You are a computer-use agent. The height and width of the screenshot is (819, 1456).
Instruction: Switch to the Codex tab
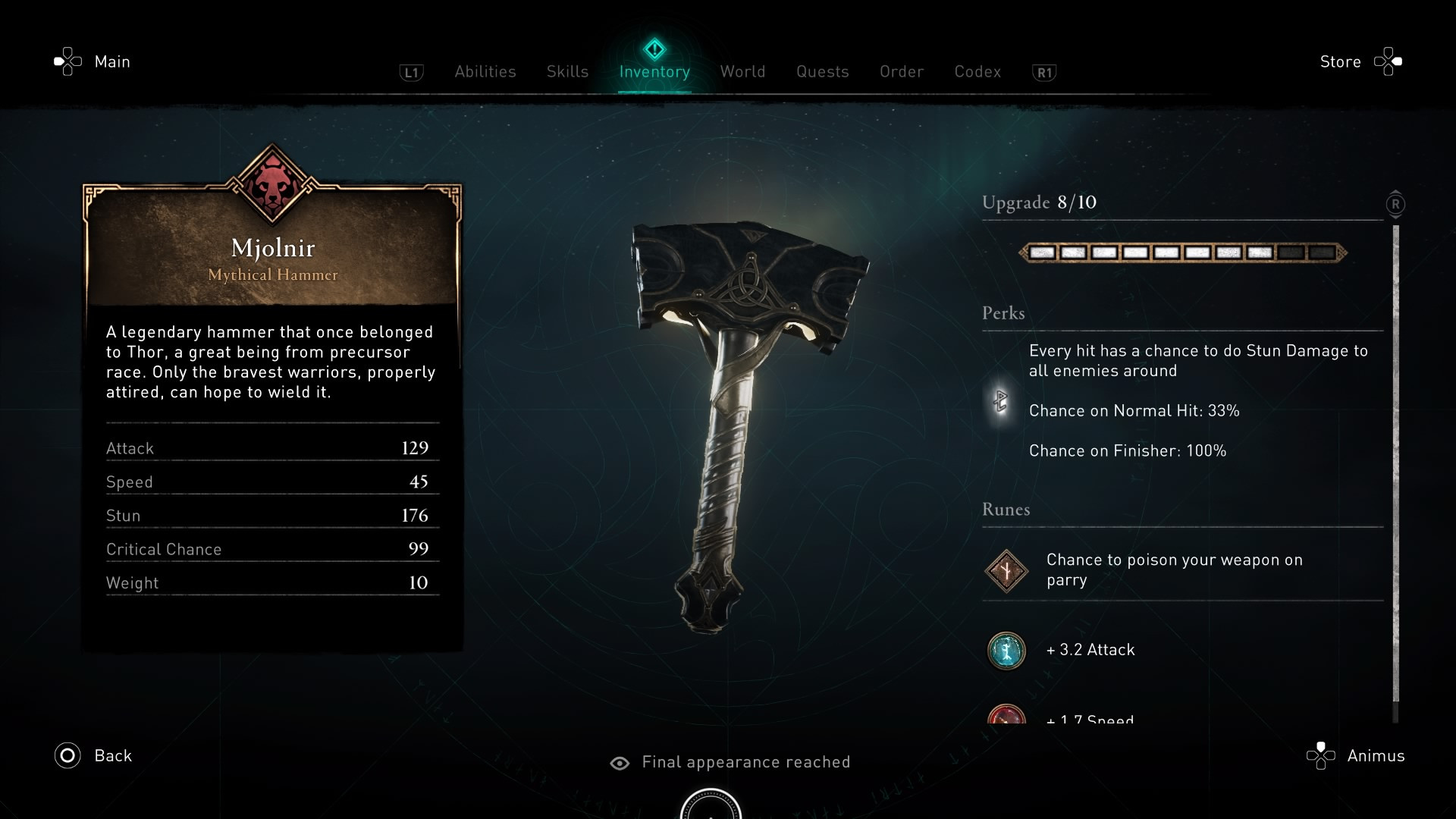pos(977,71)
